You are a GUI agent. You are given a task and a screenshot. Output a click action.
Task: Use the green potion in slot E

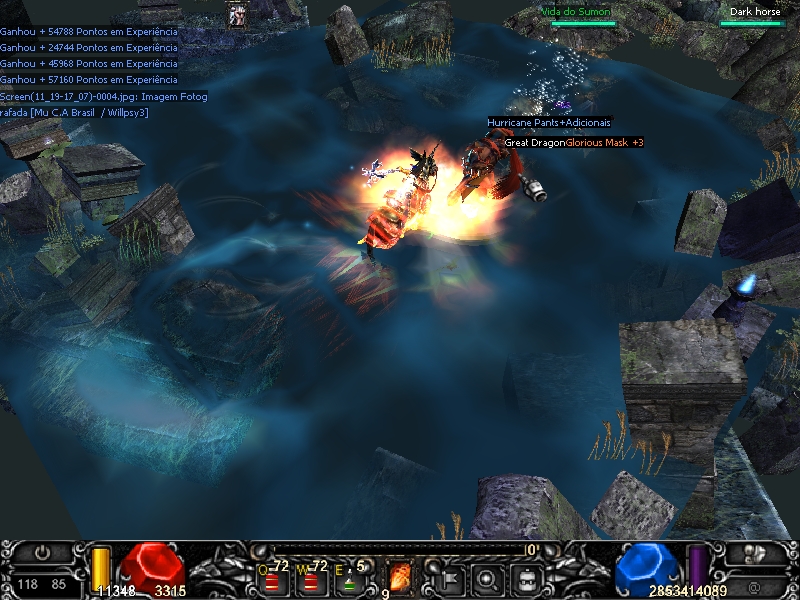click(x=349, y=579)
